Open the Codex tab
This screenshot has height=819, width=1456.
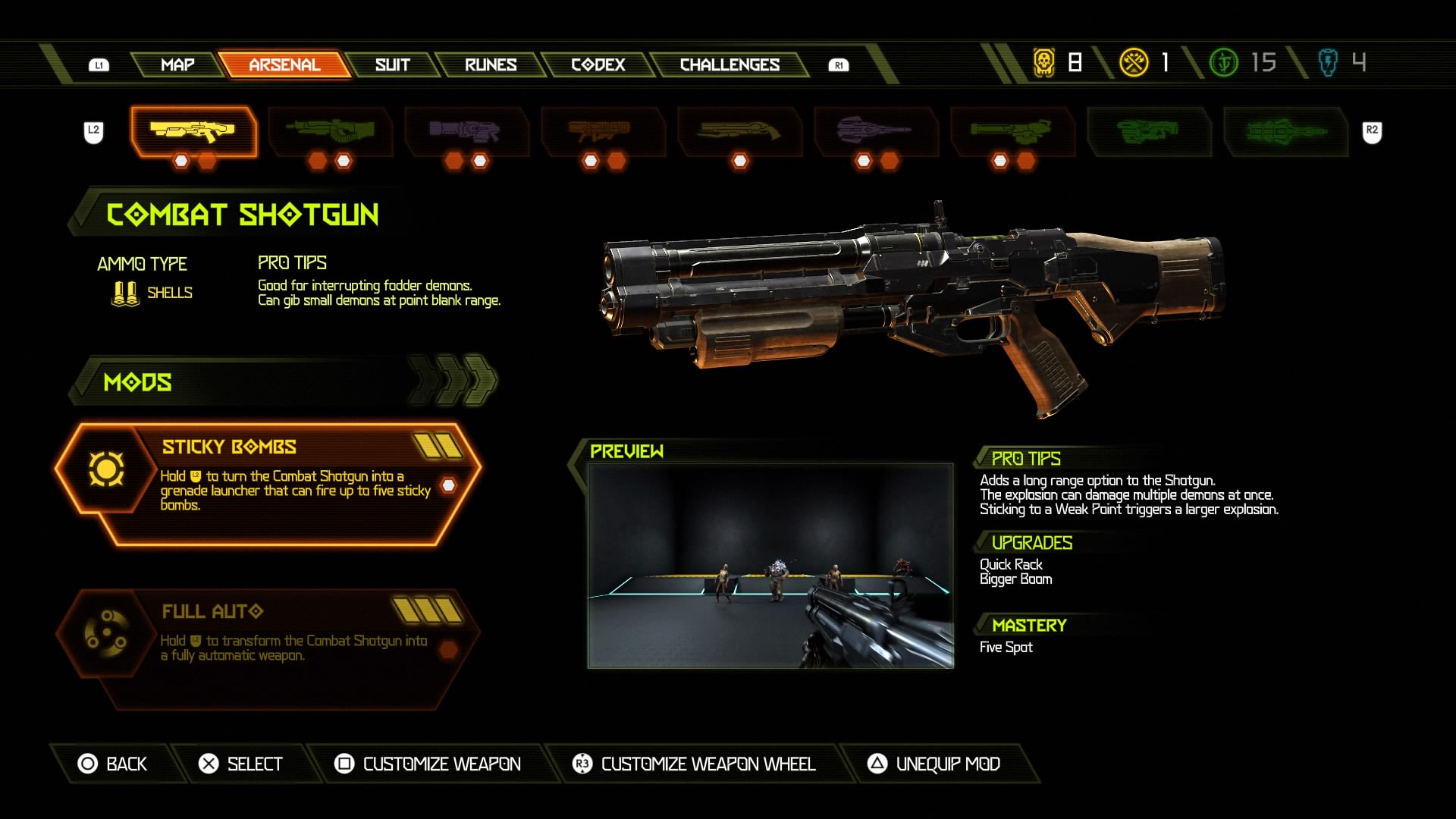598,65
